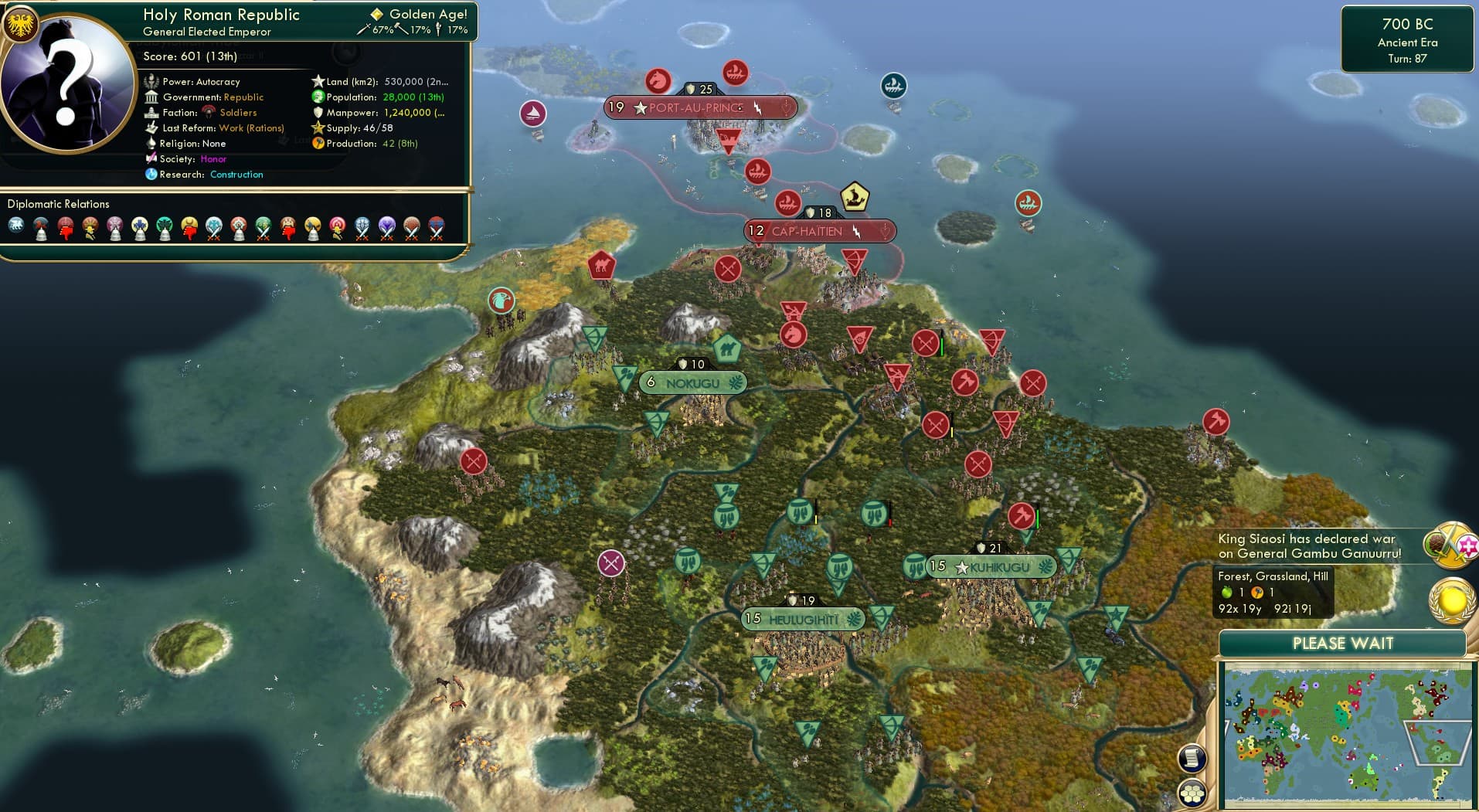Expand the Port-au-Prince city banner

699,107
